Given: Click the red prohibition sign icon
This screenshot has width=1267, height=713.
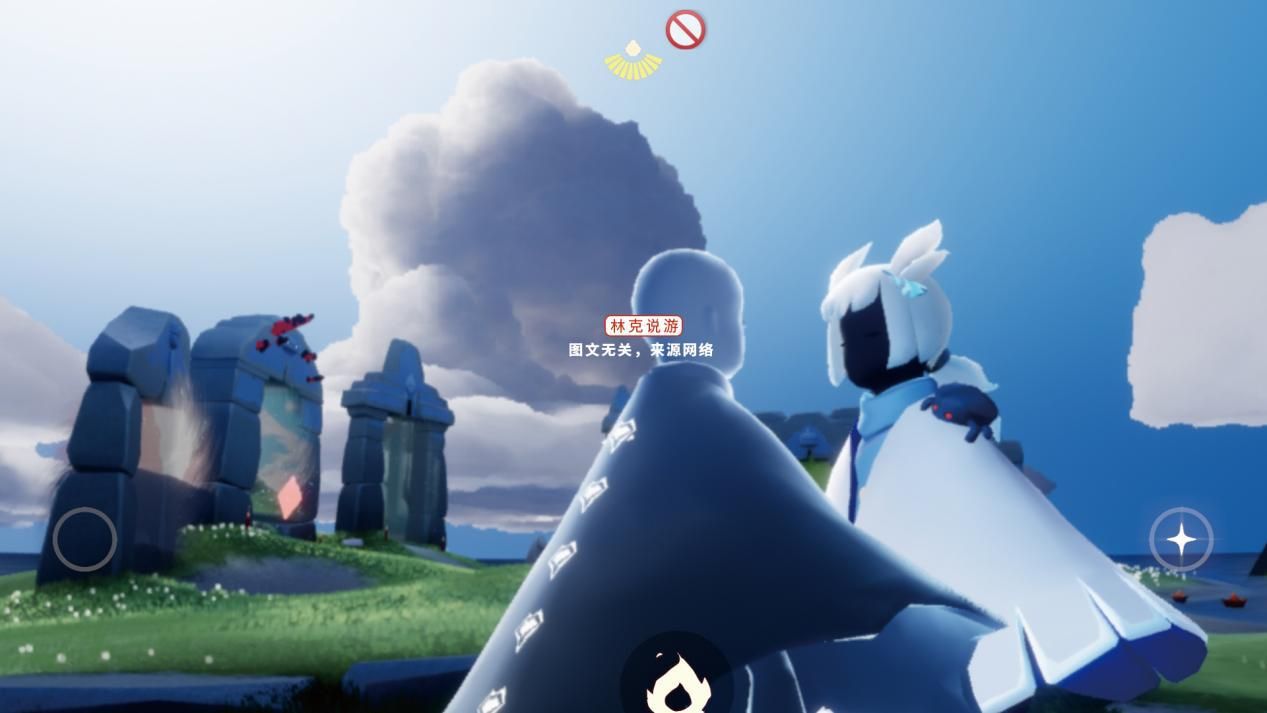Looking at the screenshot, I should pos(685,30).
